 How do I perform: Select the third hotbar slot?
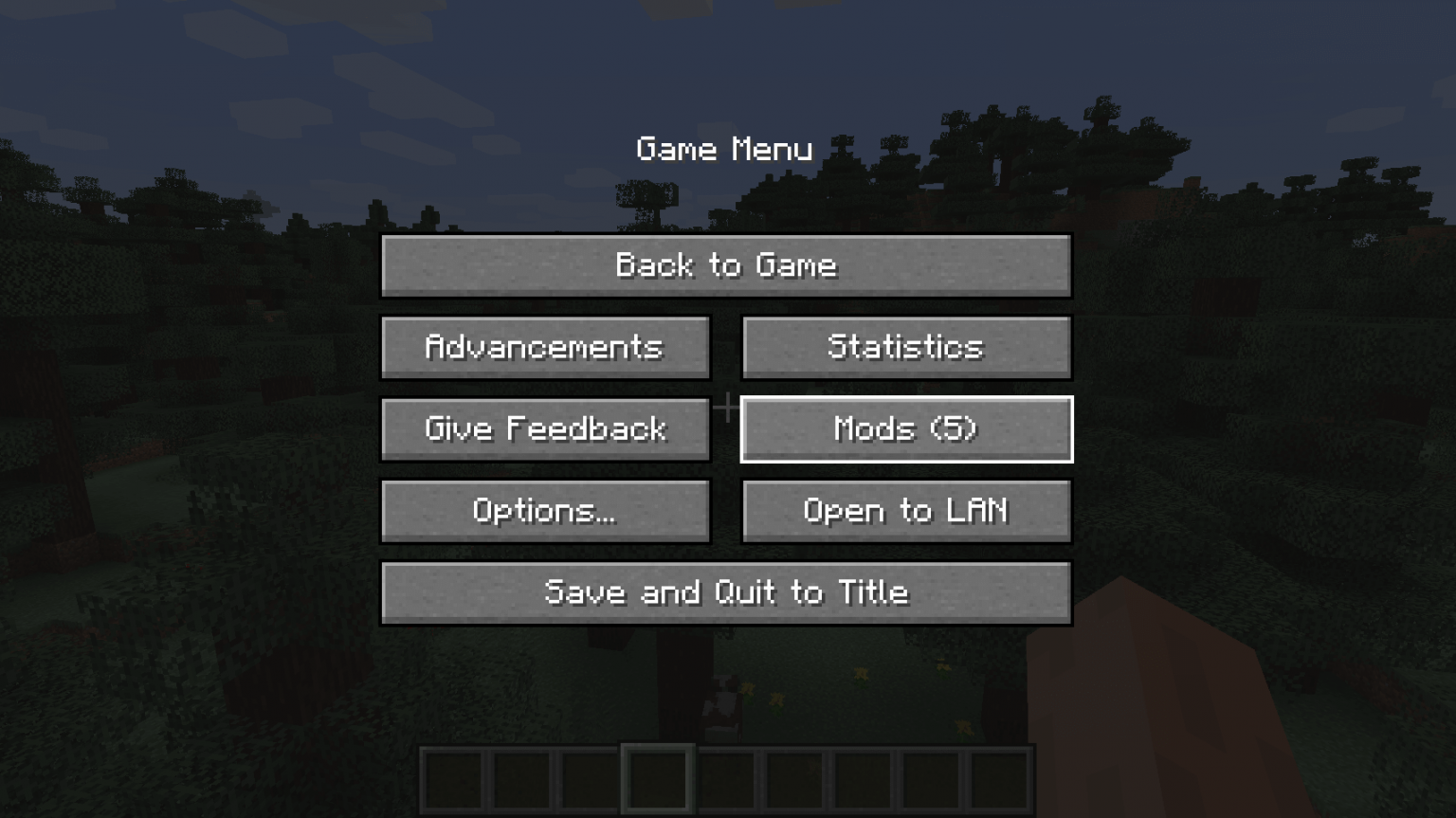tap(590, 777)
